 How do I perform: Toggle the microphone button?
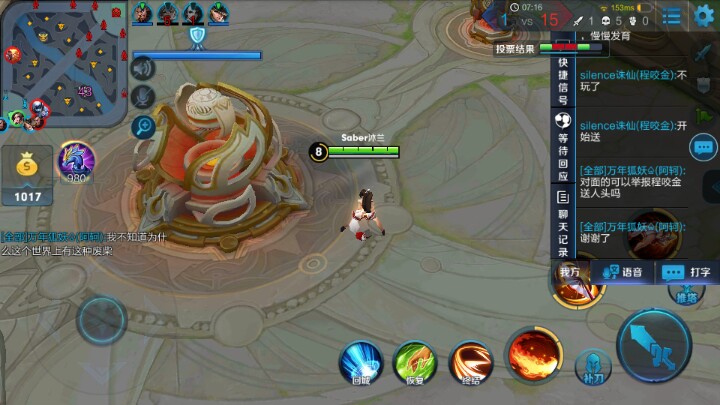[x=144, y=97]
